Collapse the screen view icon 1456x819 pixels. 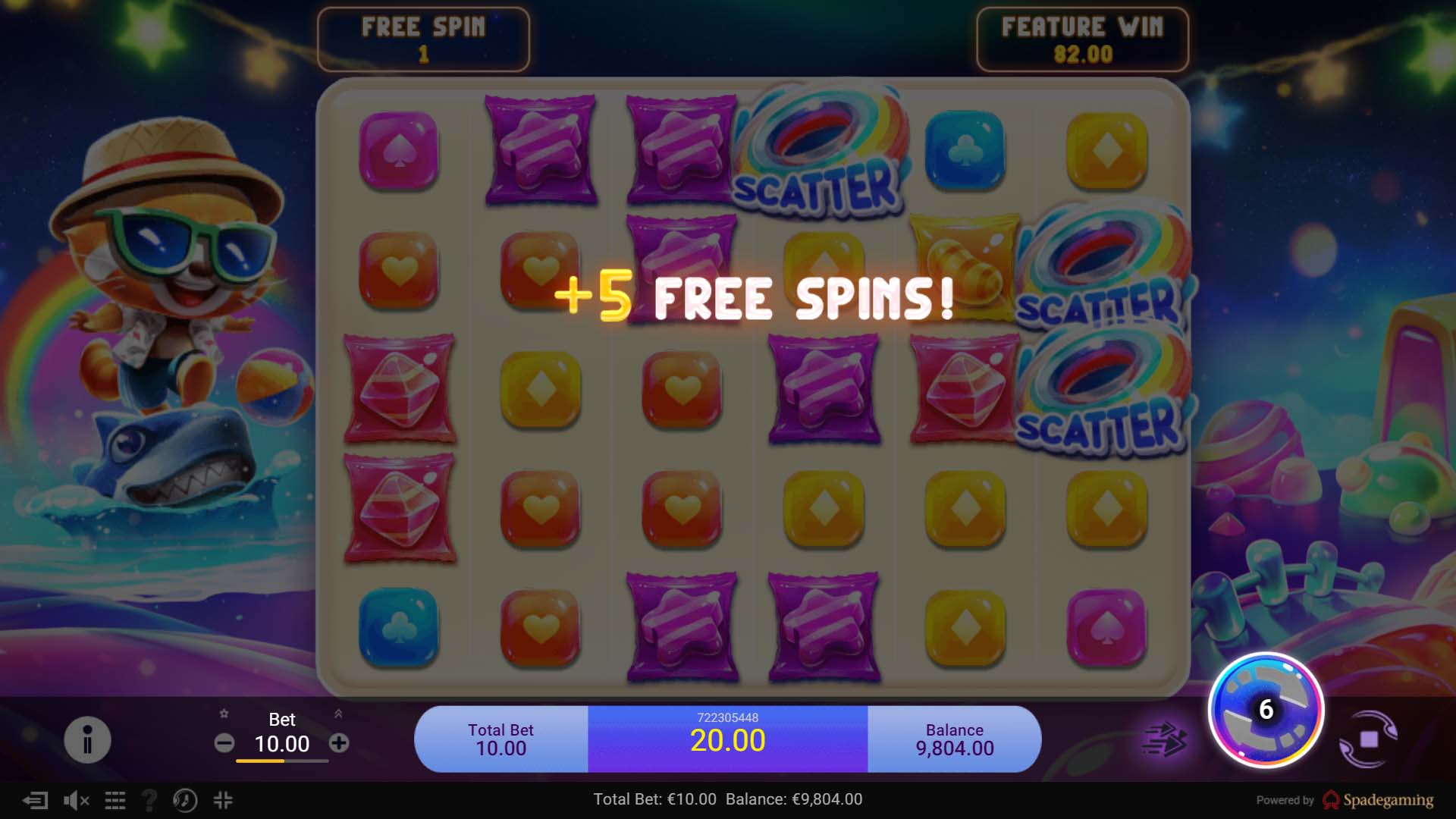223,799
